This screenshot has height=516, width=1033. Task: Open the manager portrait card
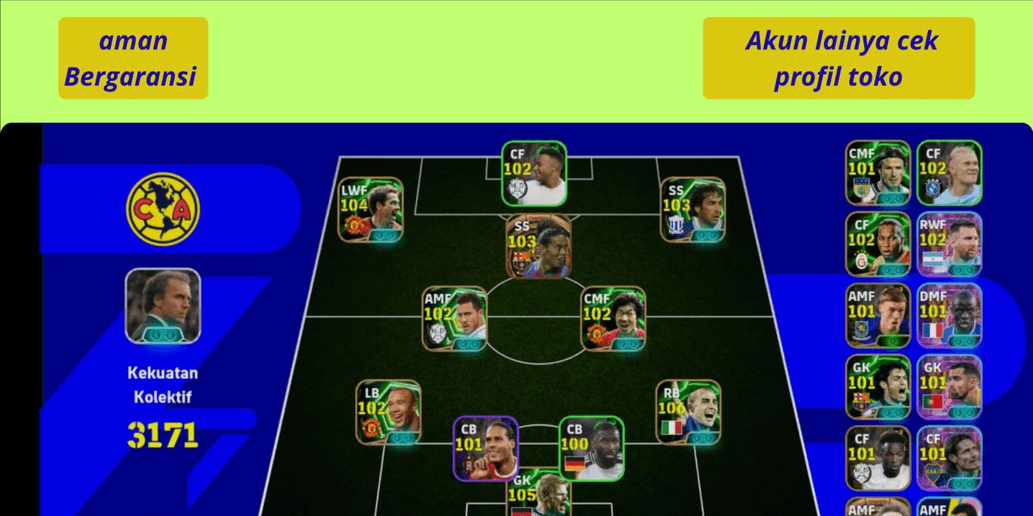pyautogui.click(x=163, y=305)
